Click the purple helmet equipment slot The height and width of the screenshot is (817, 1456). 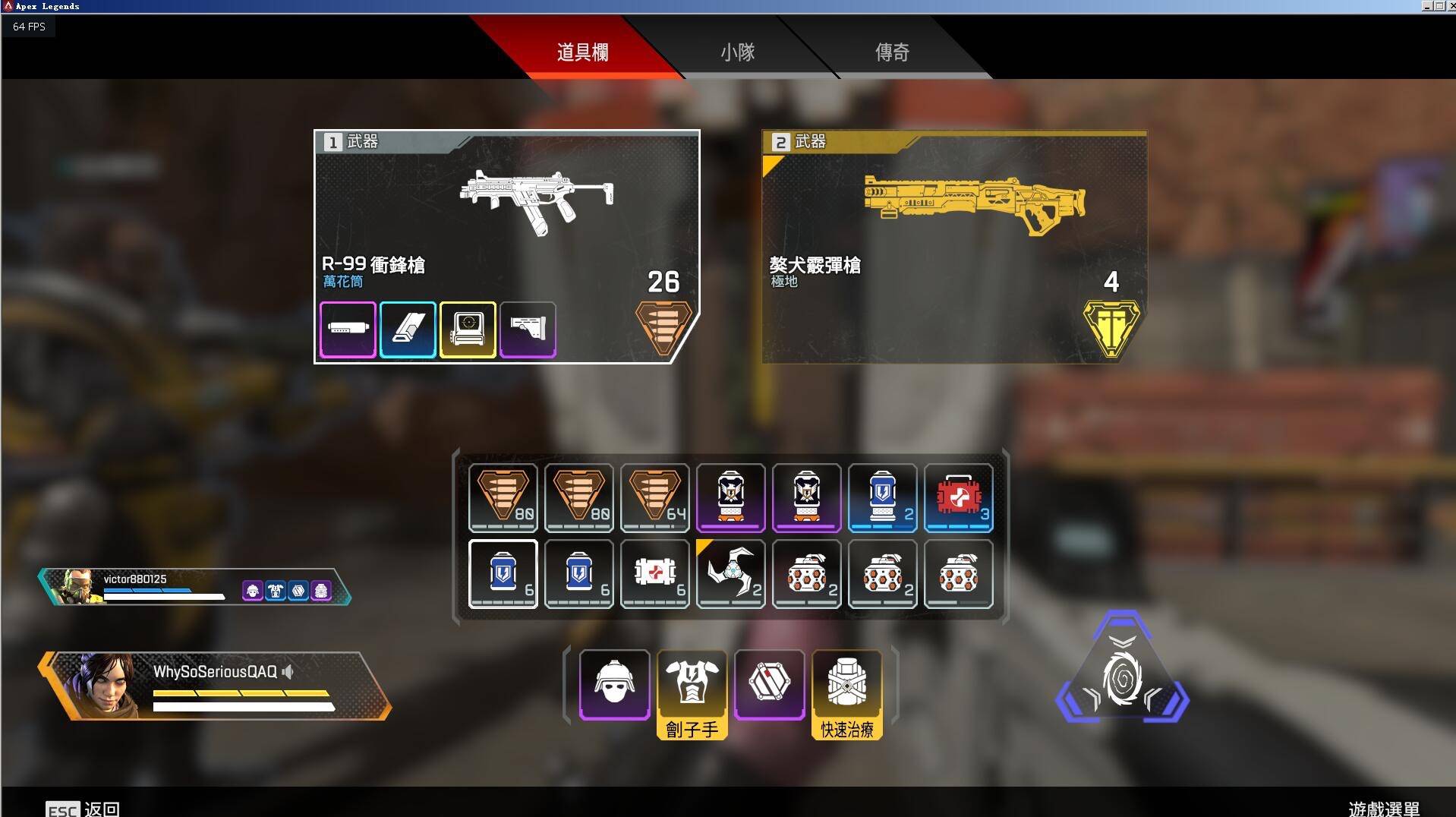tap(615, 683)
